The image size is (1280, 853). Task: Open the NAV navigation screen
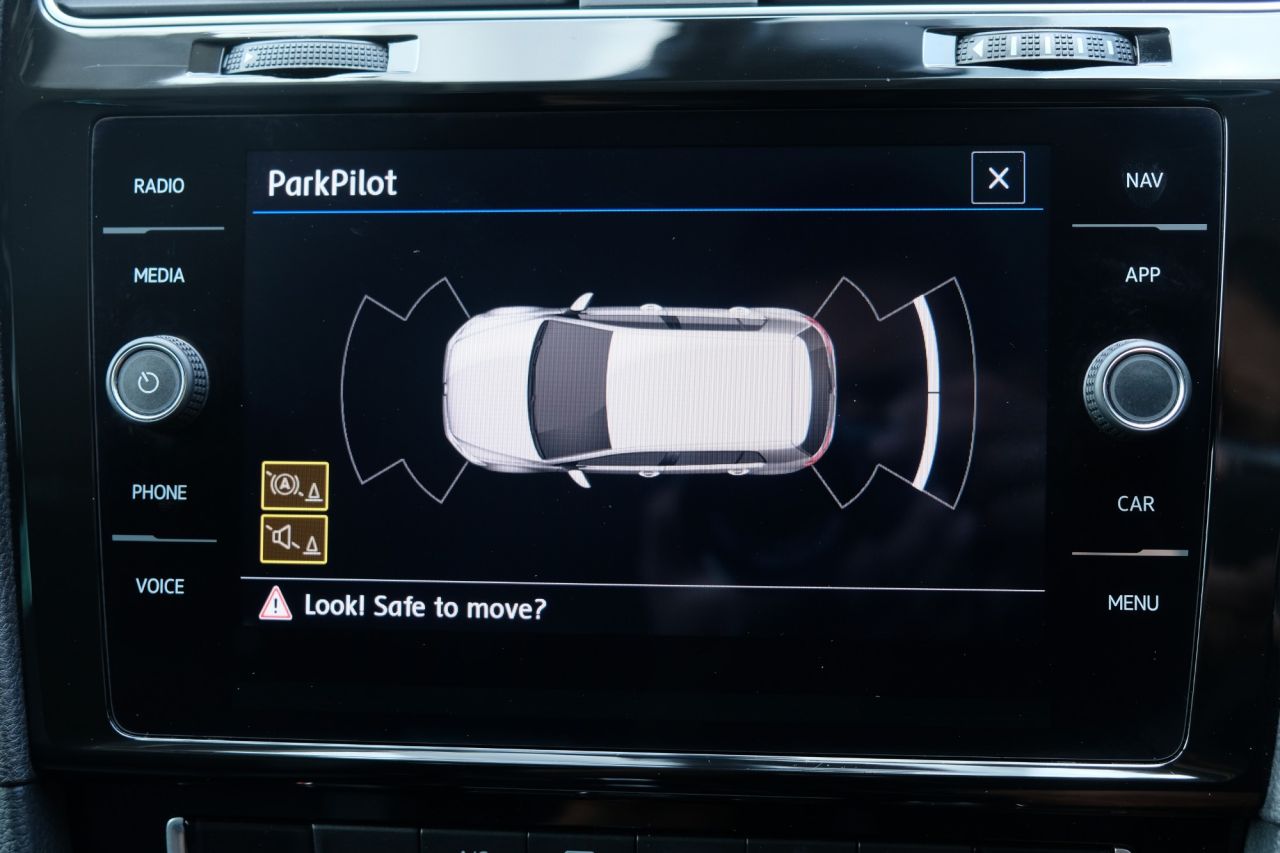(x=1144, y=181)
